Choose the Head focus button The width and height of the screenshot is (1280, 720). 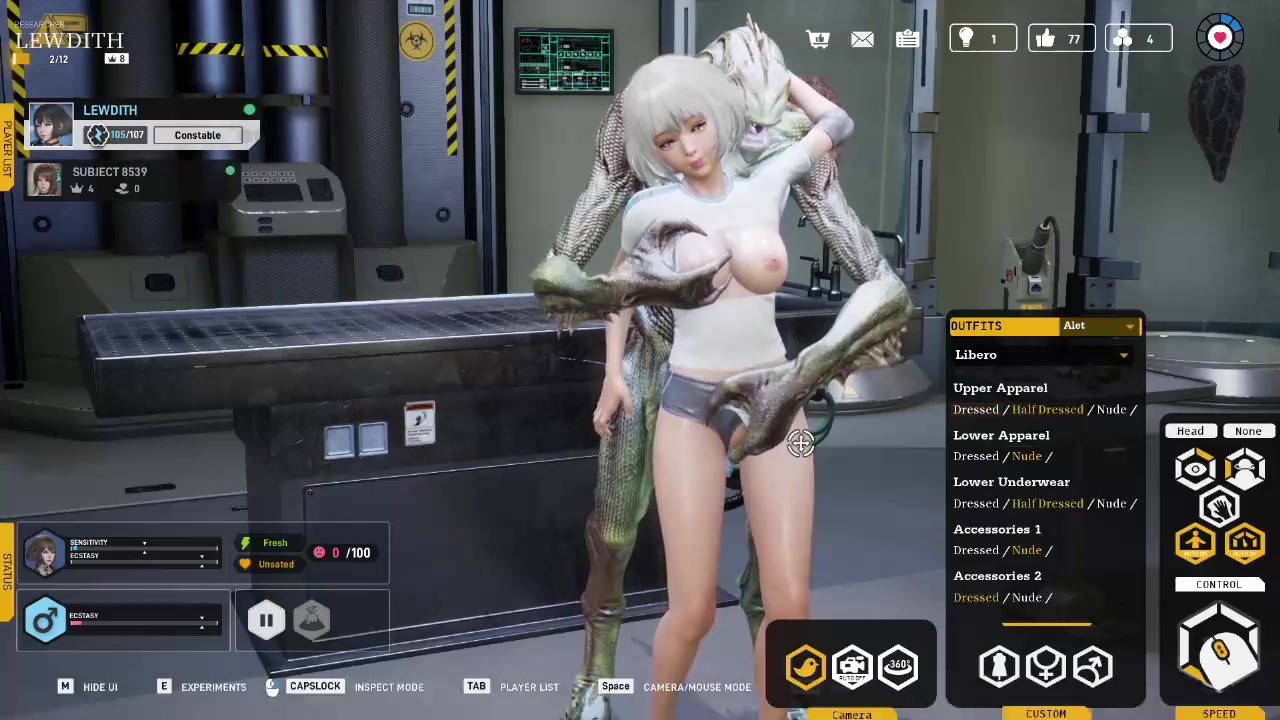(x=1190, y=431)
